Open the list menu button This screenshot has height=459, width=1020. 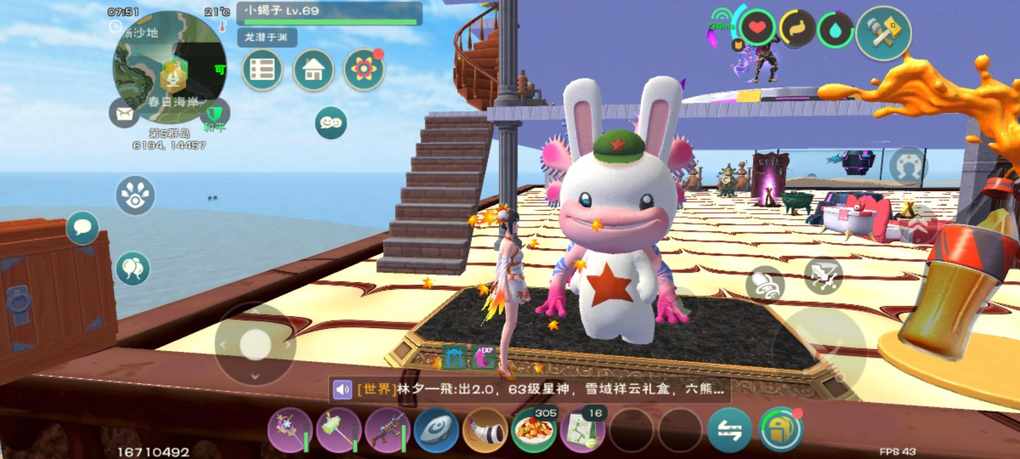point(263,69)
